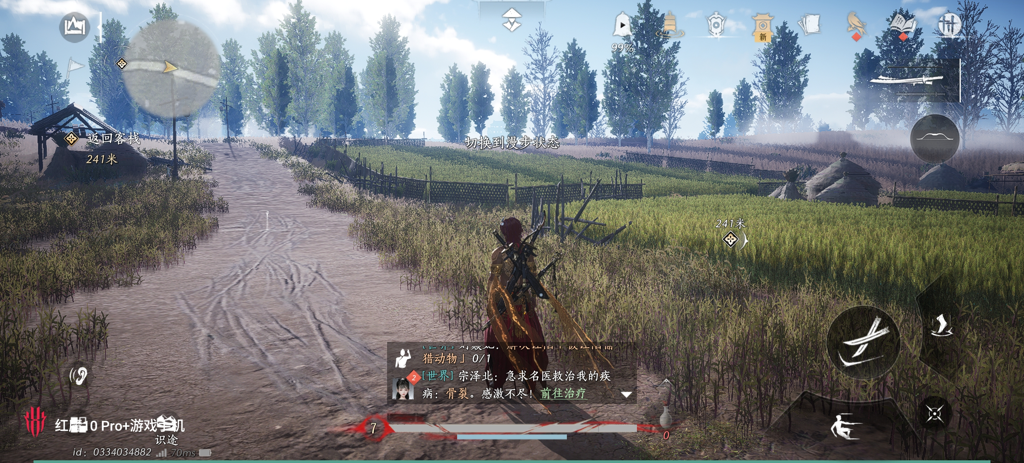Open the paper cards menu
1024x463 pixels.
(x=810, y=25)
